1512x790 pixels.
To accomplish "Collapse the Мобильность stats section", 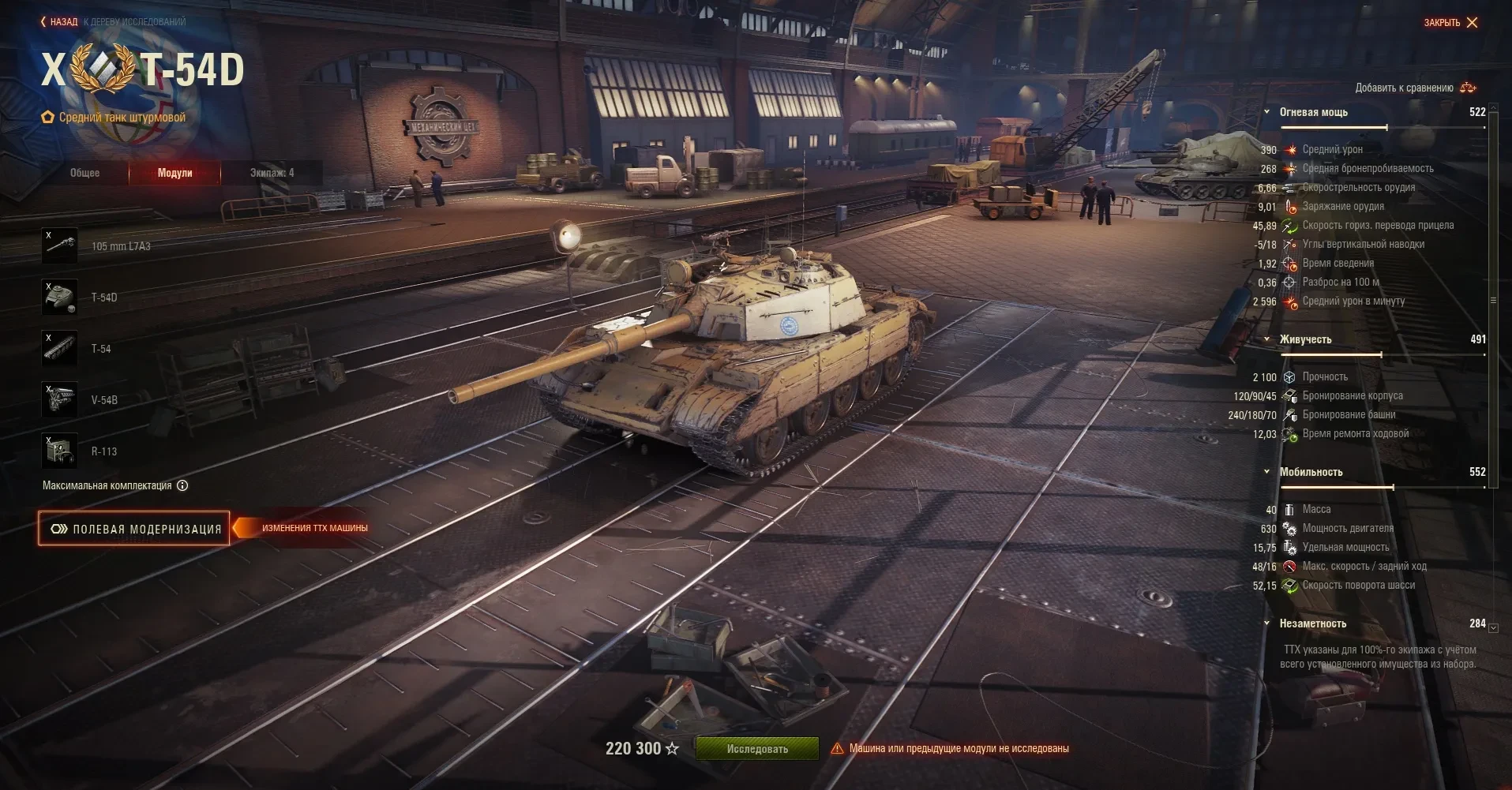I will point(1267,472).
